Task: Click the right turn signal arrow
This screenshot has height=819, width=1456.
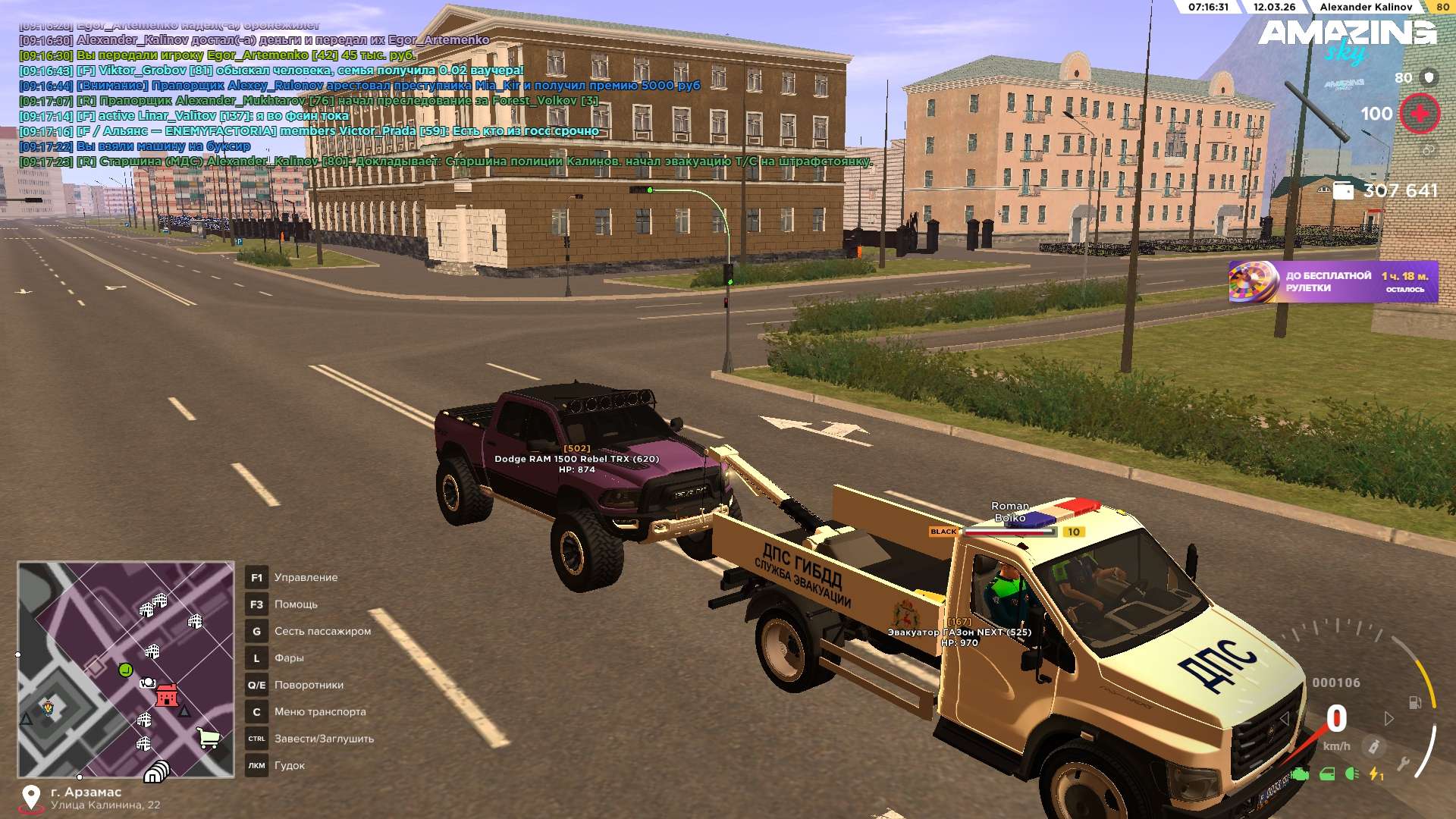Action: tap(1389, 718)
